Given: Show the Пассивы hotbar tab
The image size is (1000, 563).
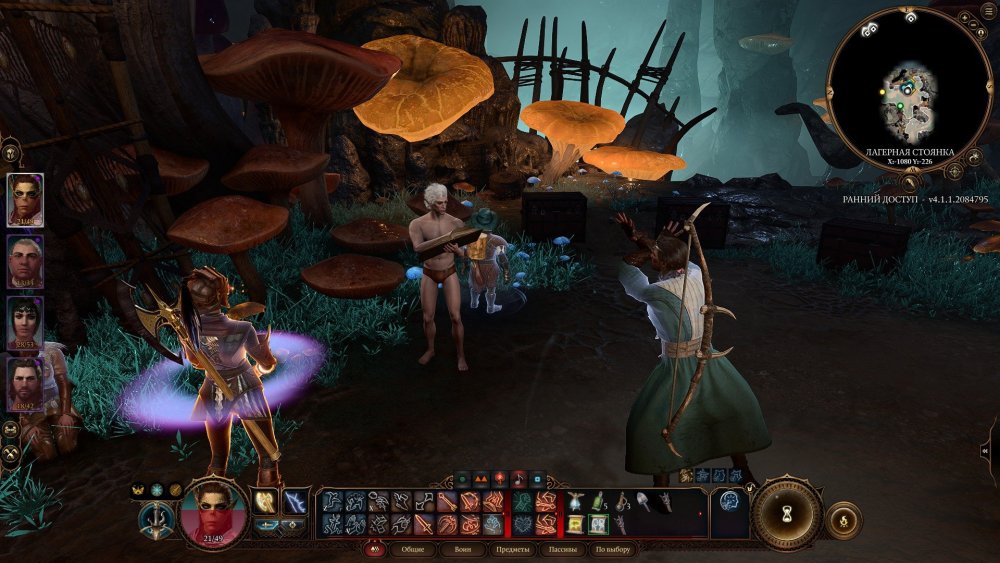Looking at the screenshot, I should [x=563, y=550].
